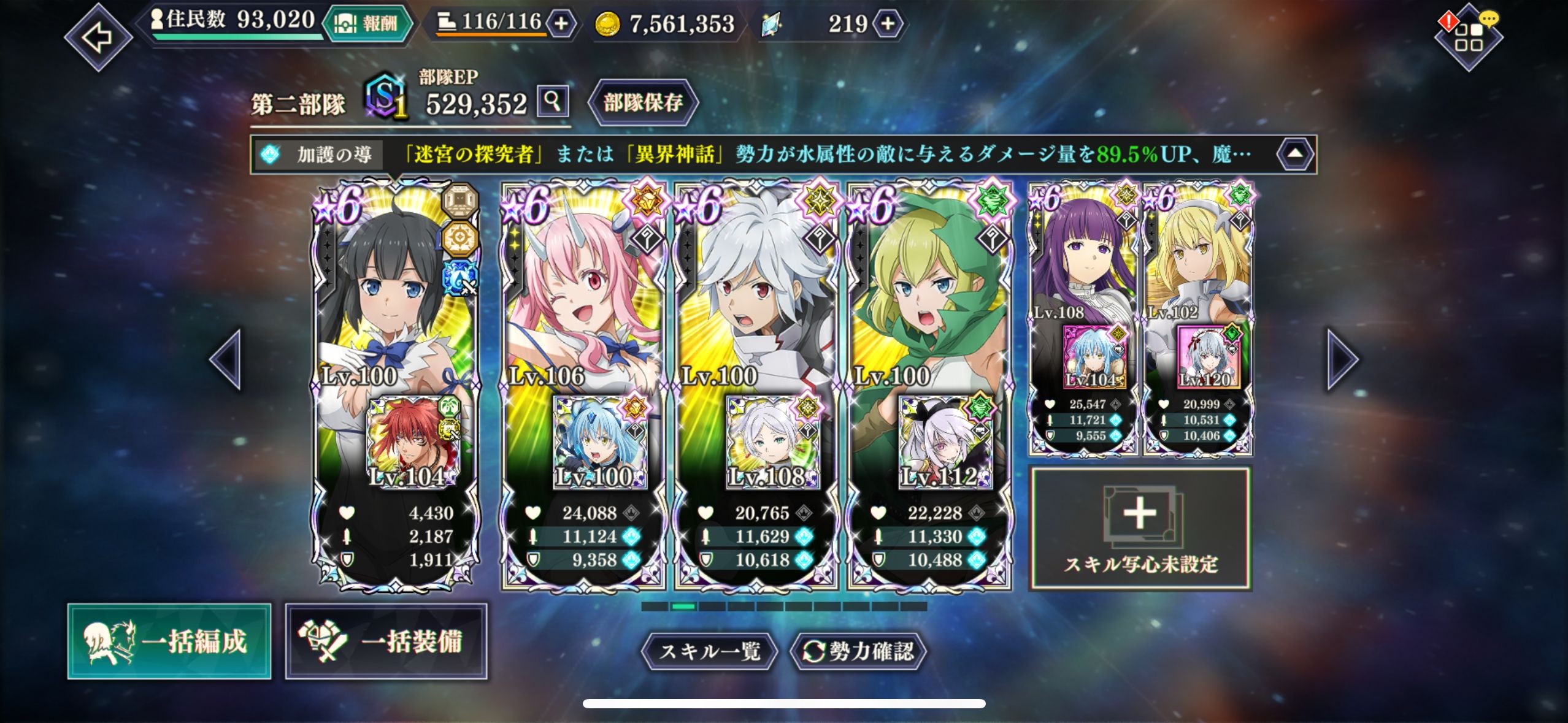Open the 報酬 rewards button
This screenshot has width=1568, height=723.
(x=368, y=23)
